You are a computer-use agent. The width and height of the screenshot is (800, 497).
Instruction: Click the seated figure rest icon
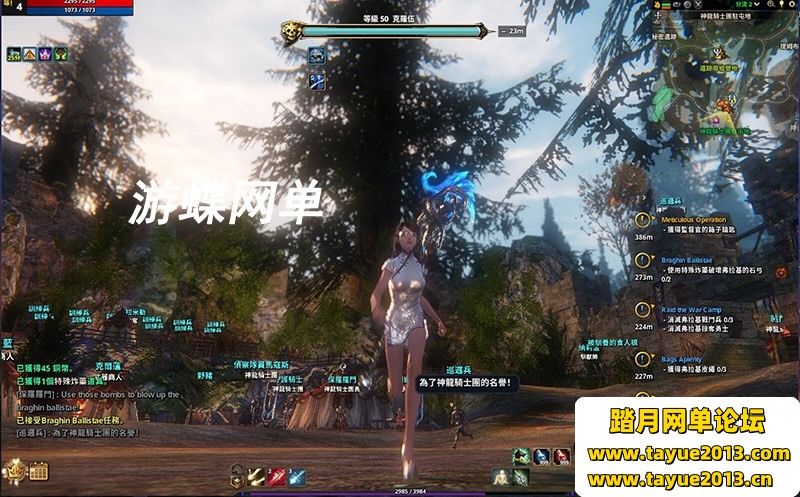tap(501, 477)
